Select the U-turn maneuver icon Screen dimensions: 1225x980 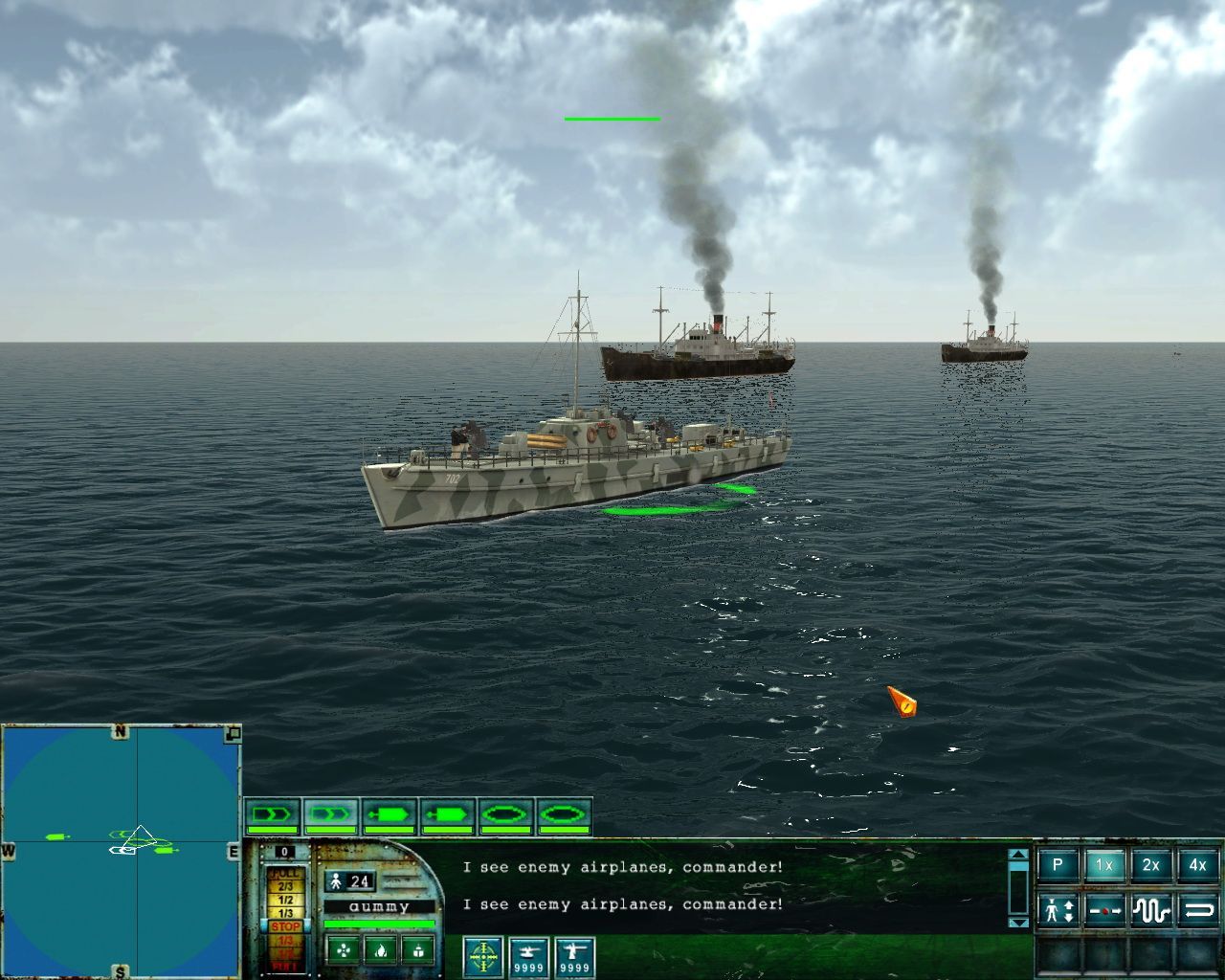pyautogui.click(x=1199, y=911)
